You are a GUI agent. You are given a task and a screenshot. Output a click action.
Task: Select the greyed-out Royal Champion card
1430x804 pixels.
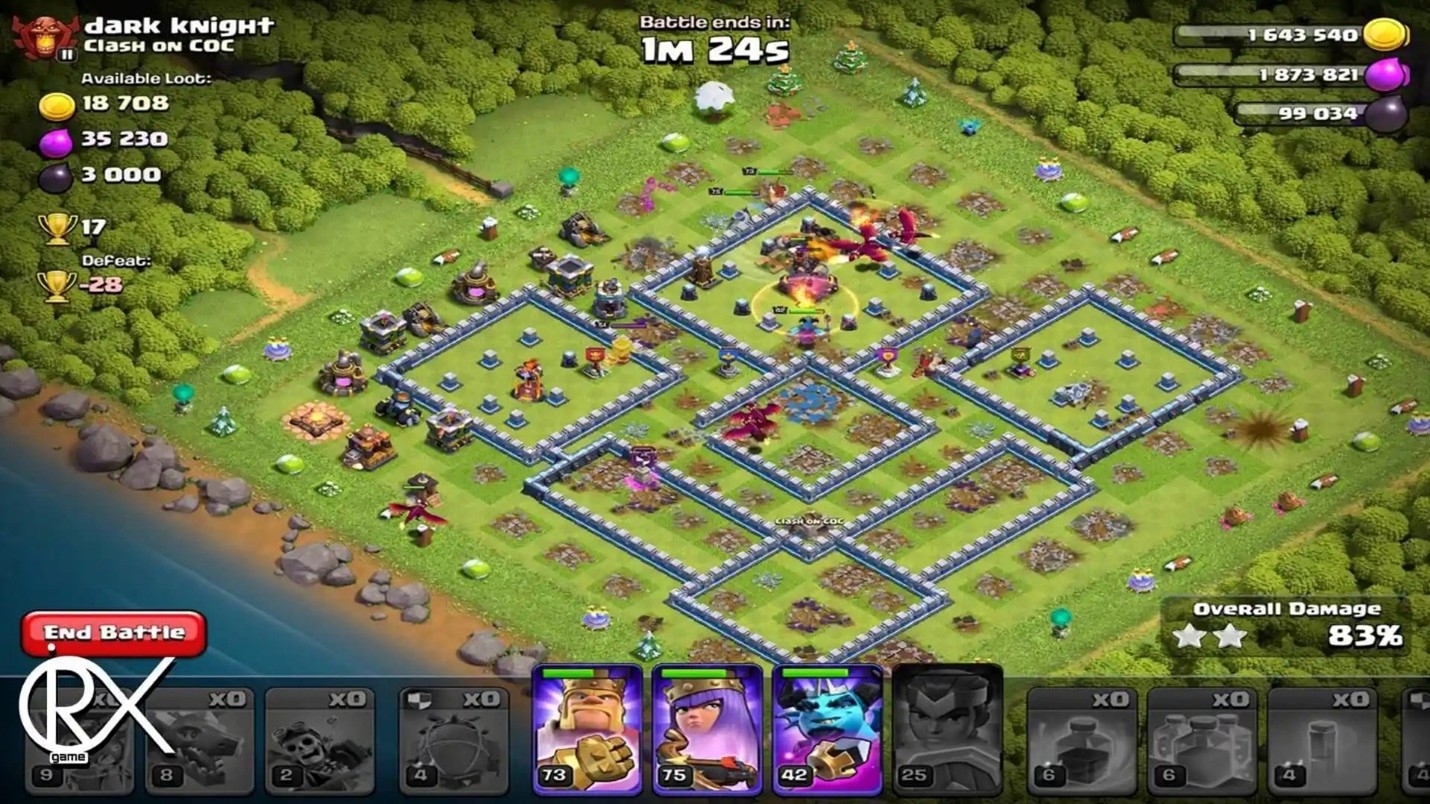click(x=946, y=730)
